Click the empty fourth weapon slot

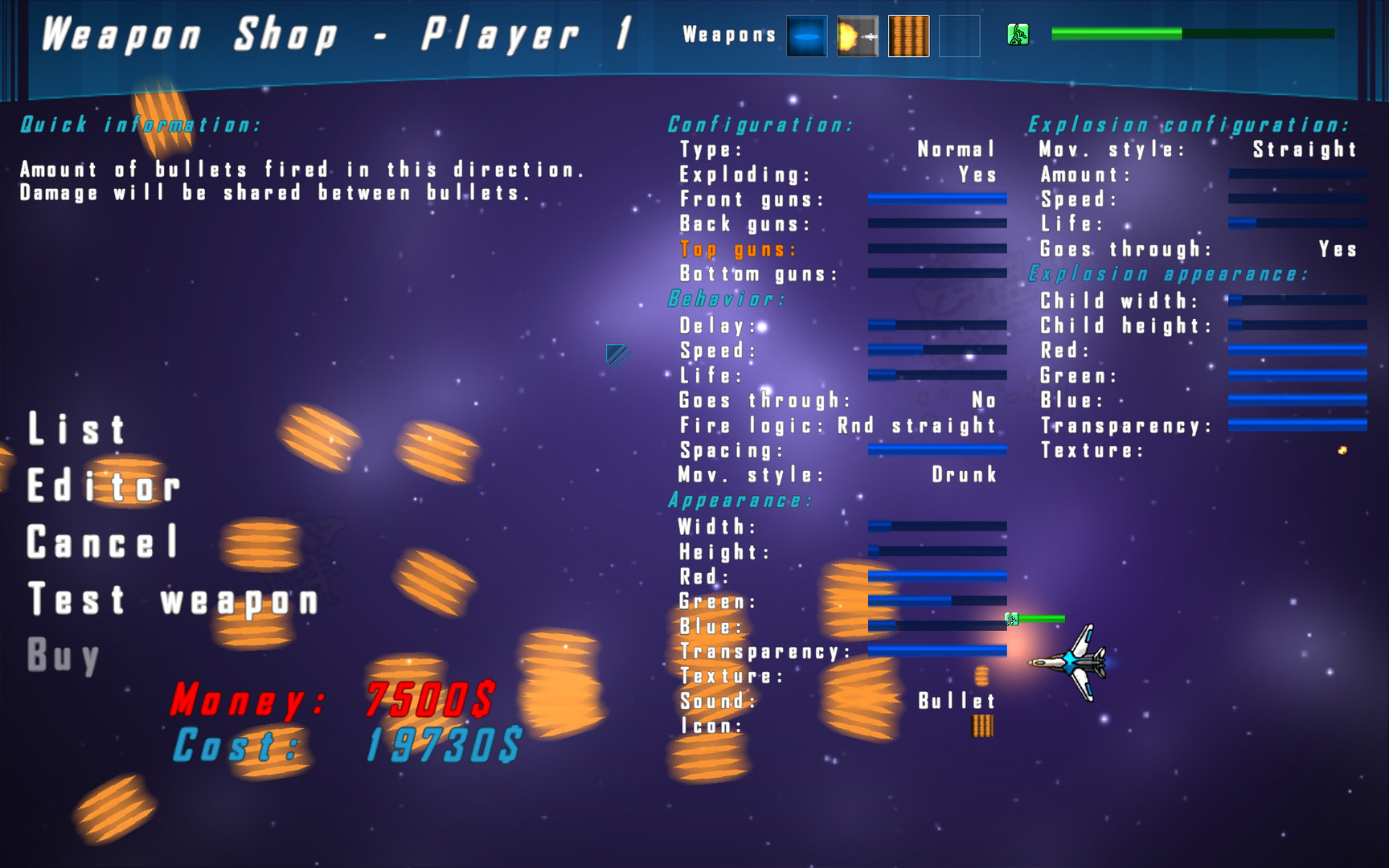960,36
